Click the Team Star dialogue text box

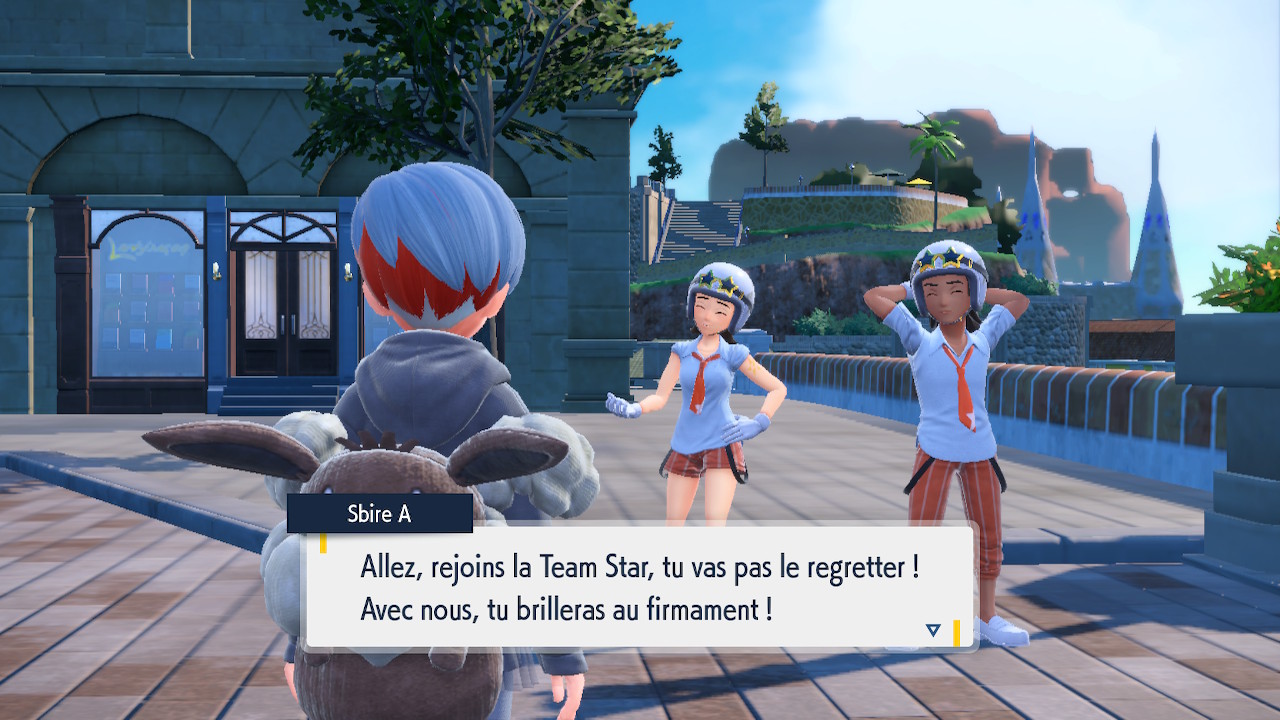pyautogui.click(x=638, y=588)
